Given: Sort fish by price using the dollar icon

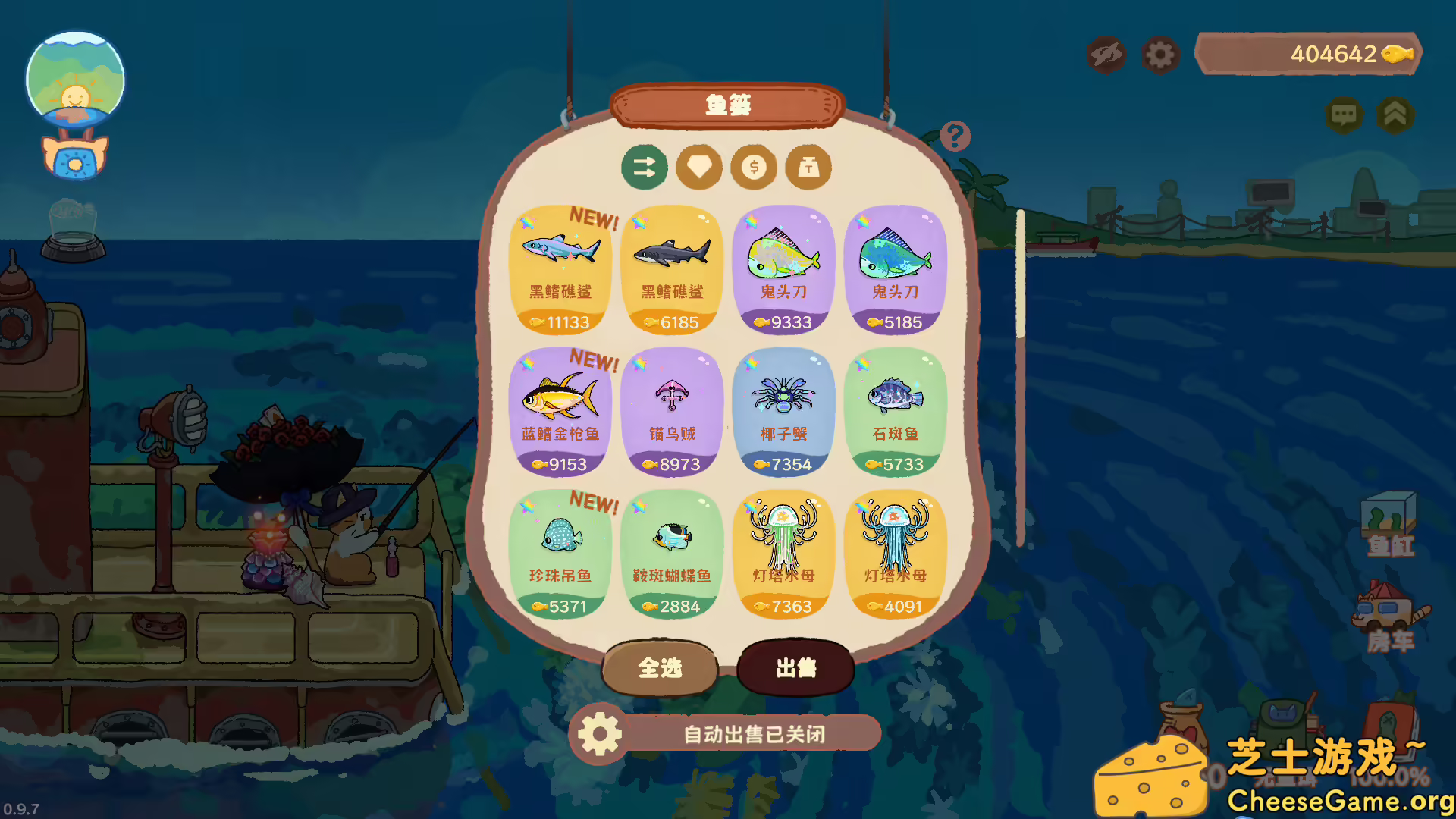Looking at the screenshot, I should [752, 168].
